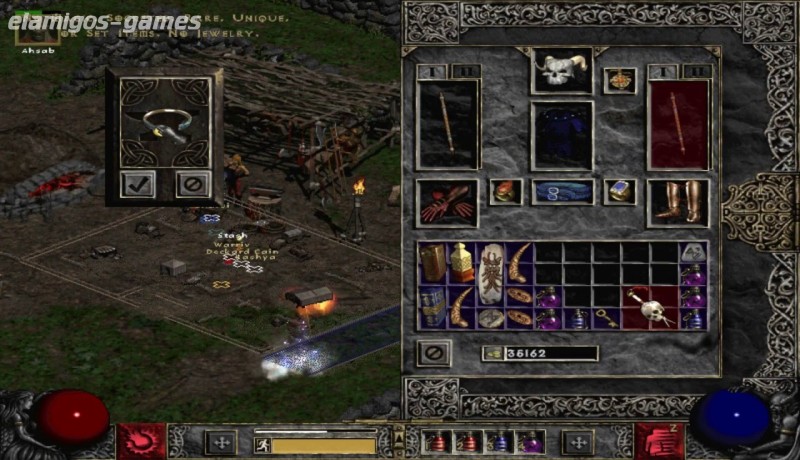Confirm imbue with the checkmark button
The image size is (800, 460).
(138, 184)
